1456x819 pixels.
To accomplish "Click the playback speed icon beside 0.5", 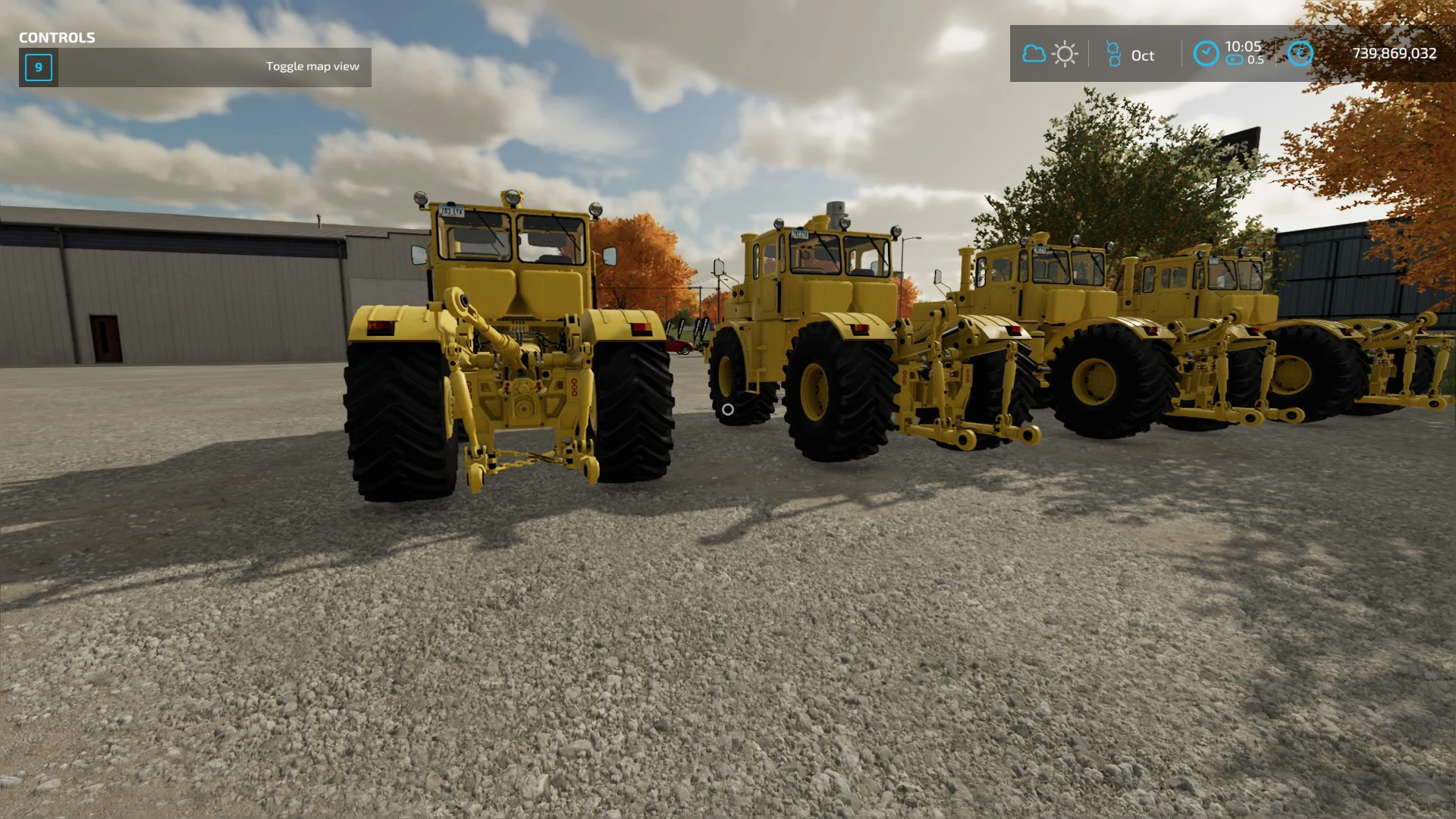I will point(1234,60).
